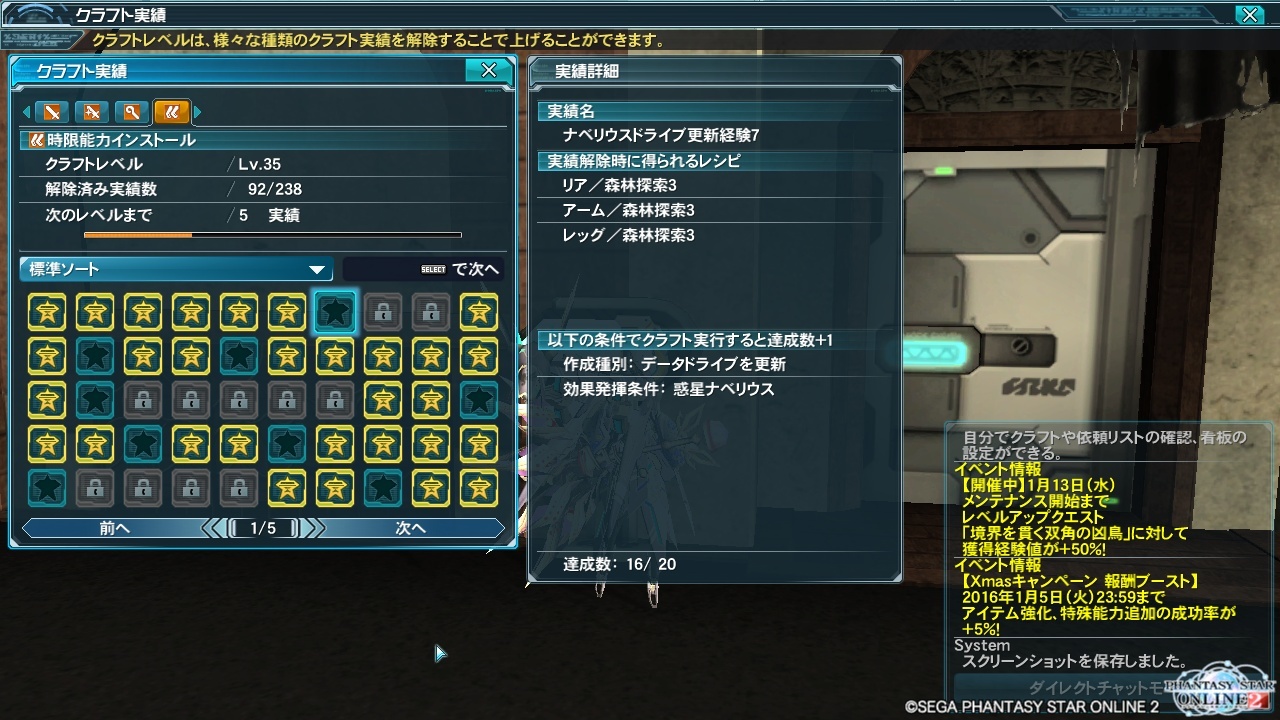Click the fast-forward double chevron beside page number
This screenshot has height=720, width=1280.
coord(316,528)
